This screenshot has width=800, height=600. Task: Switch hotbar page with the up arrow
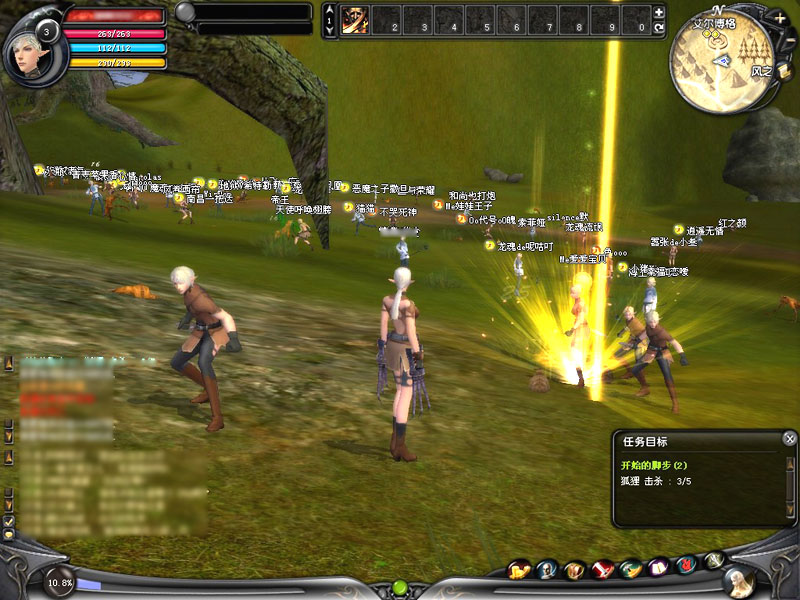[x=331, y=10]
